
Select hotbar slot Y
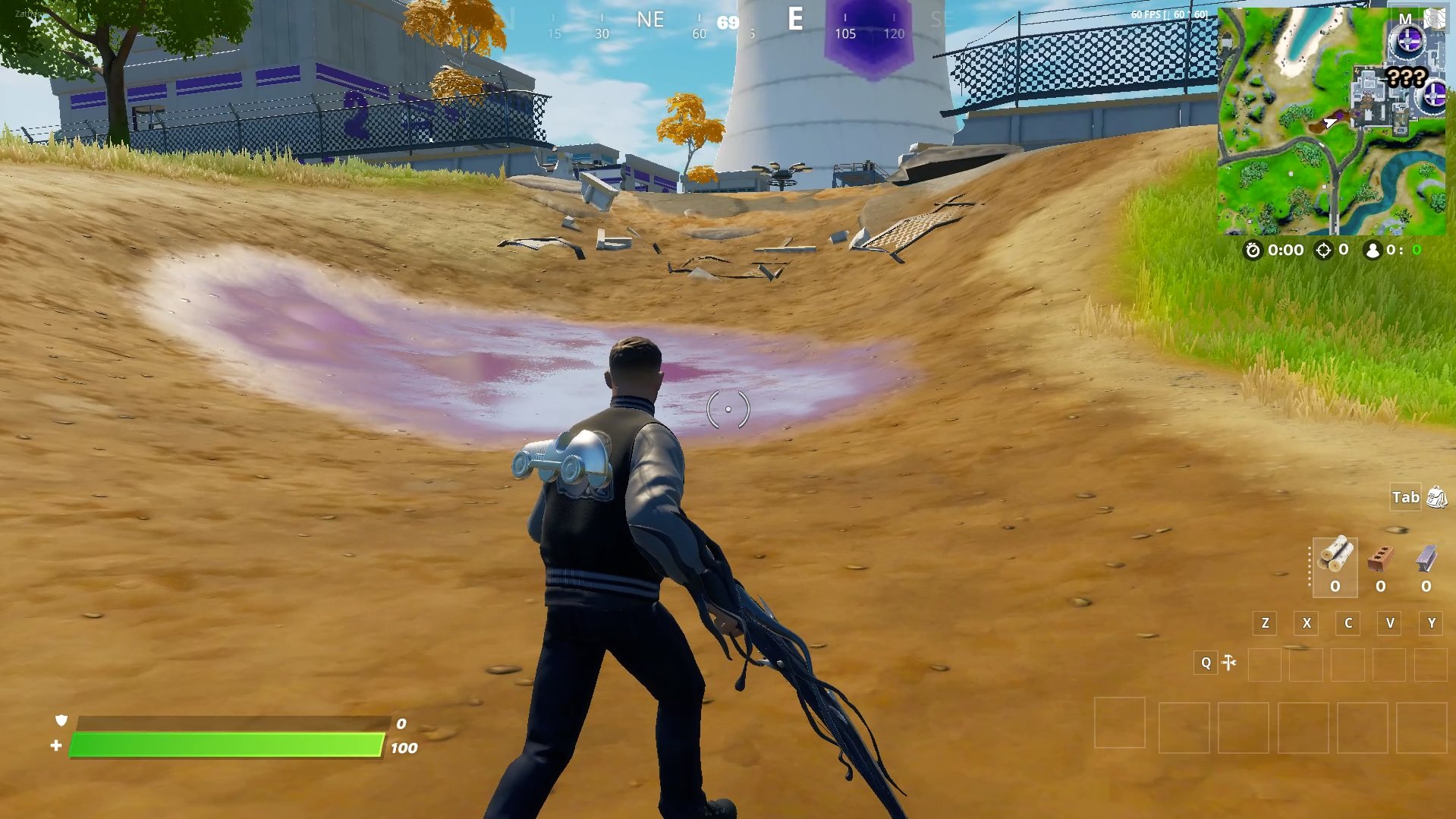coord(1430,623)
